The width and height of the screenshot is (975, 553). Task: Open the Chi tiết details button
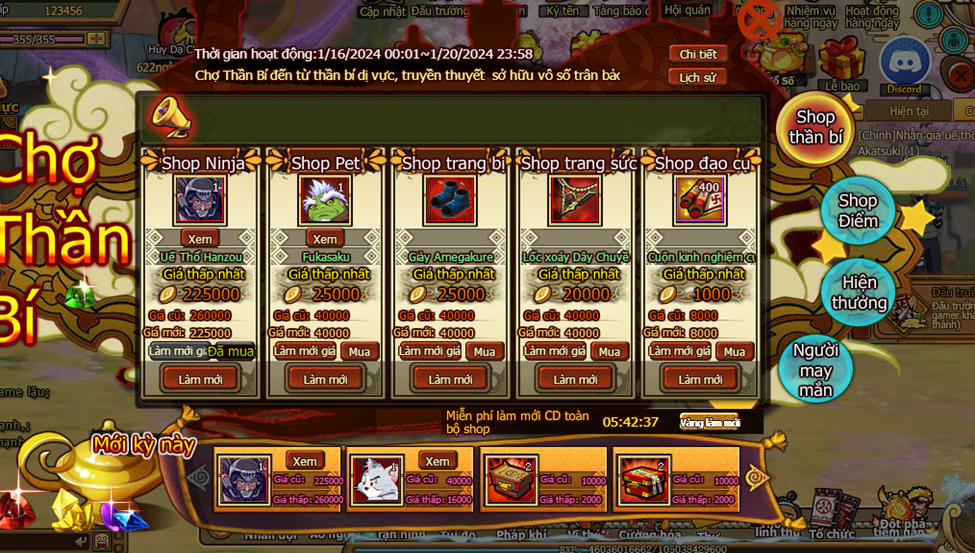coord(697,54)
